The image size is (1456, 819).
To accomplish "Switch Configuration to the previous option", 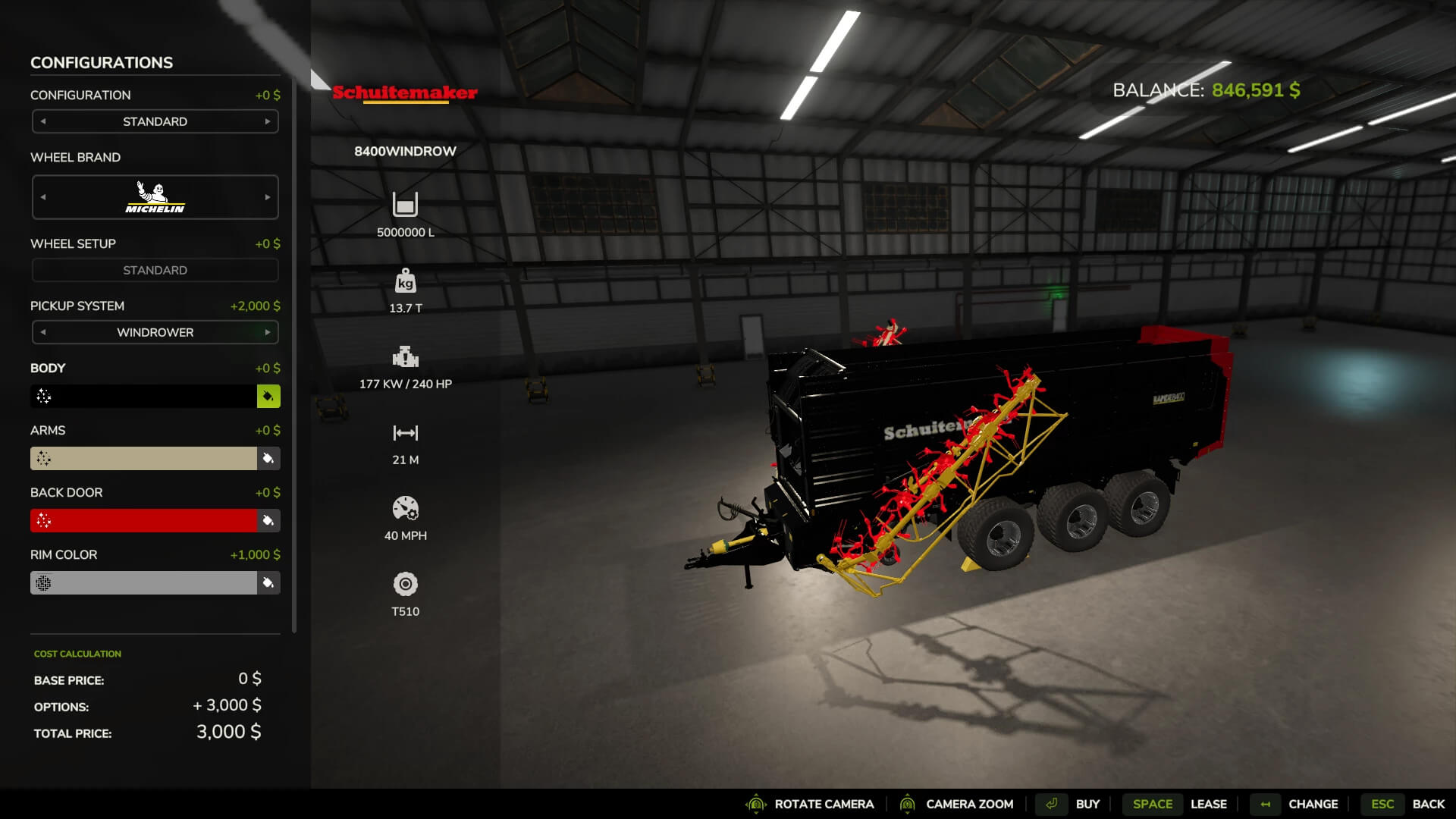I will (43, 121).
